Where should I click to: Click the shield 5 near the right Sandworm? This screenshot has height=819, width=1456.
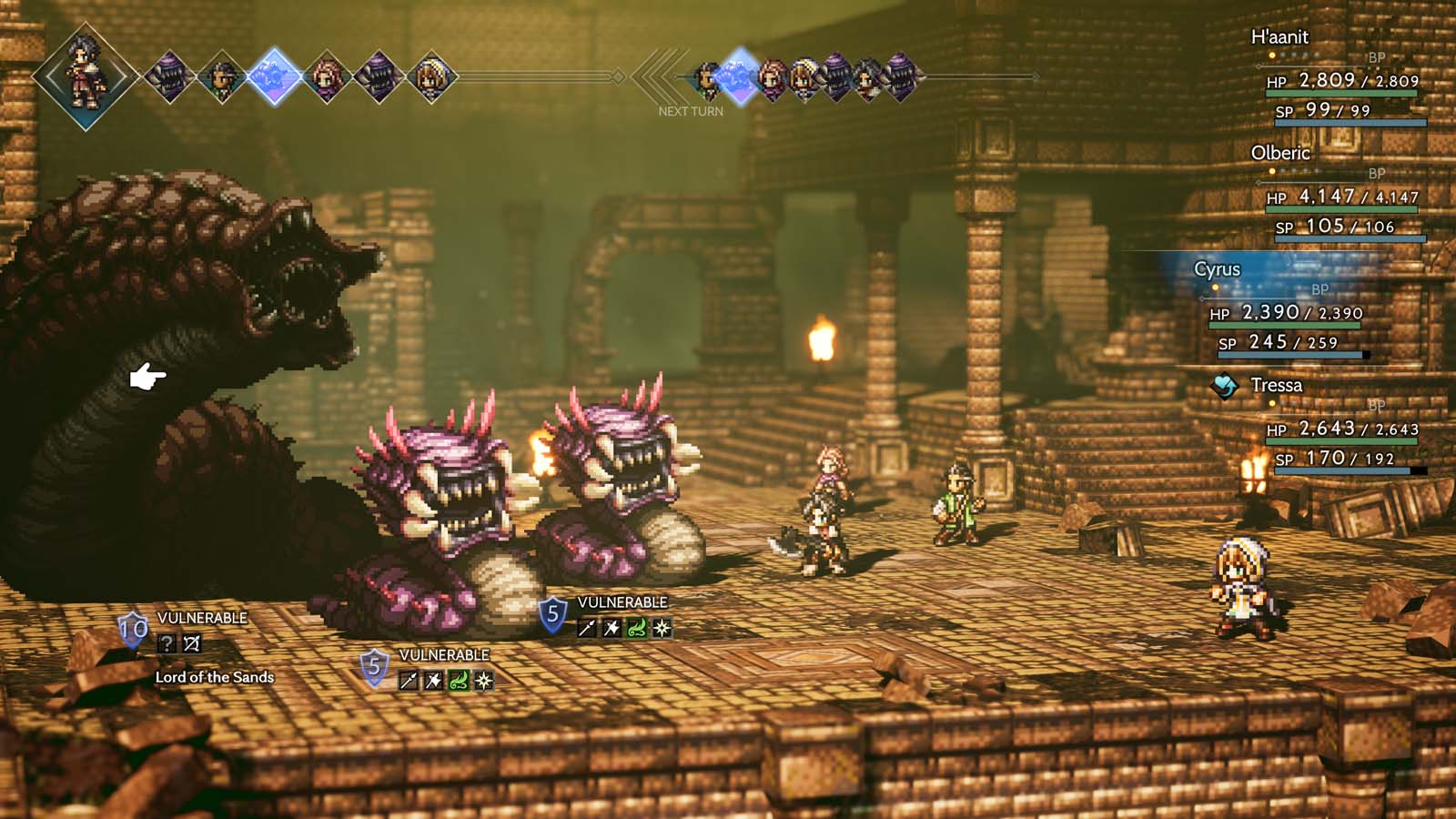coord(551,614)
